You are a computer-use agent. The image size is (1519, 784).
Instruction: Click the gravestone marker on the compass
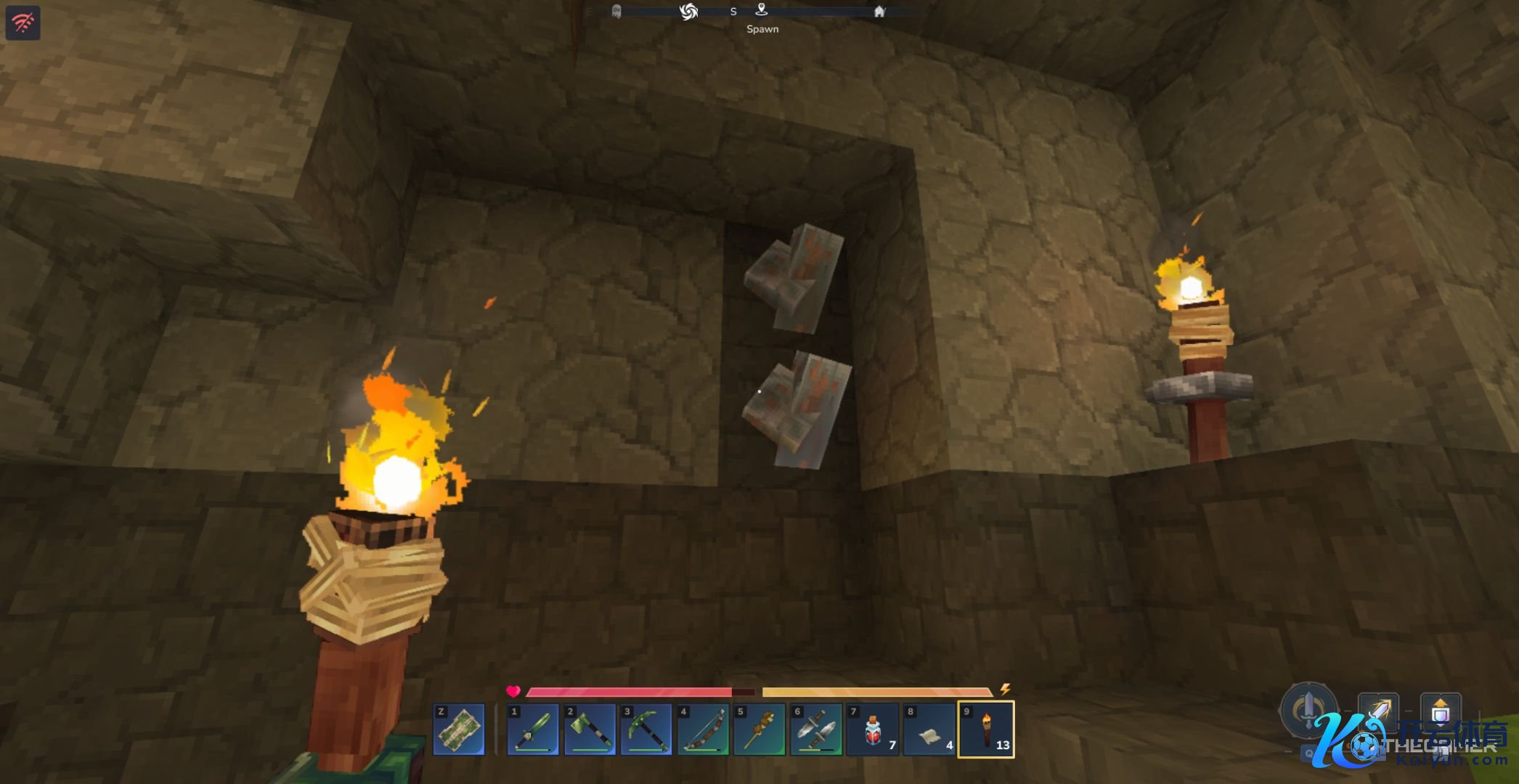point(616,12)
